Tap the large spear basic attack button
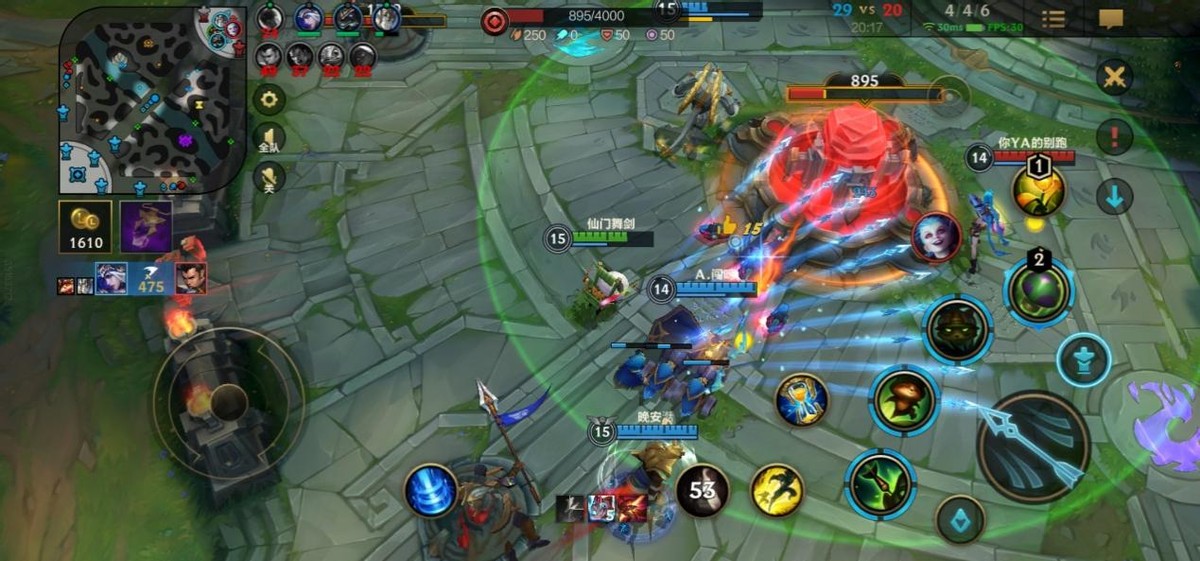The height and width of the screenshot is (561, 1200). click(1033, 445)
